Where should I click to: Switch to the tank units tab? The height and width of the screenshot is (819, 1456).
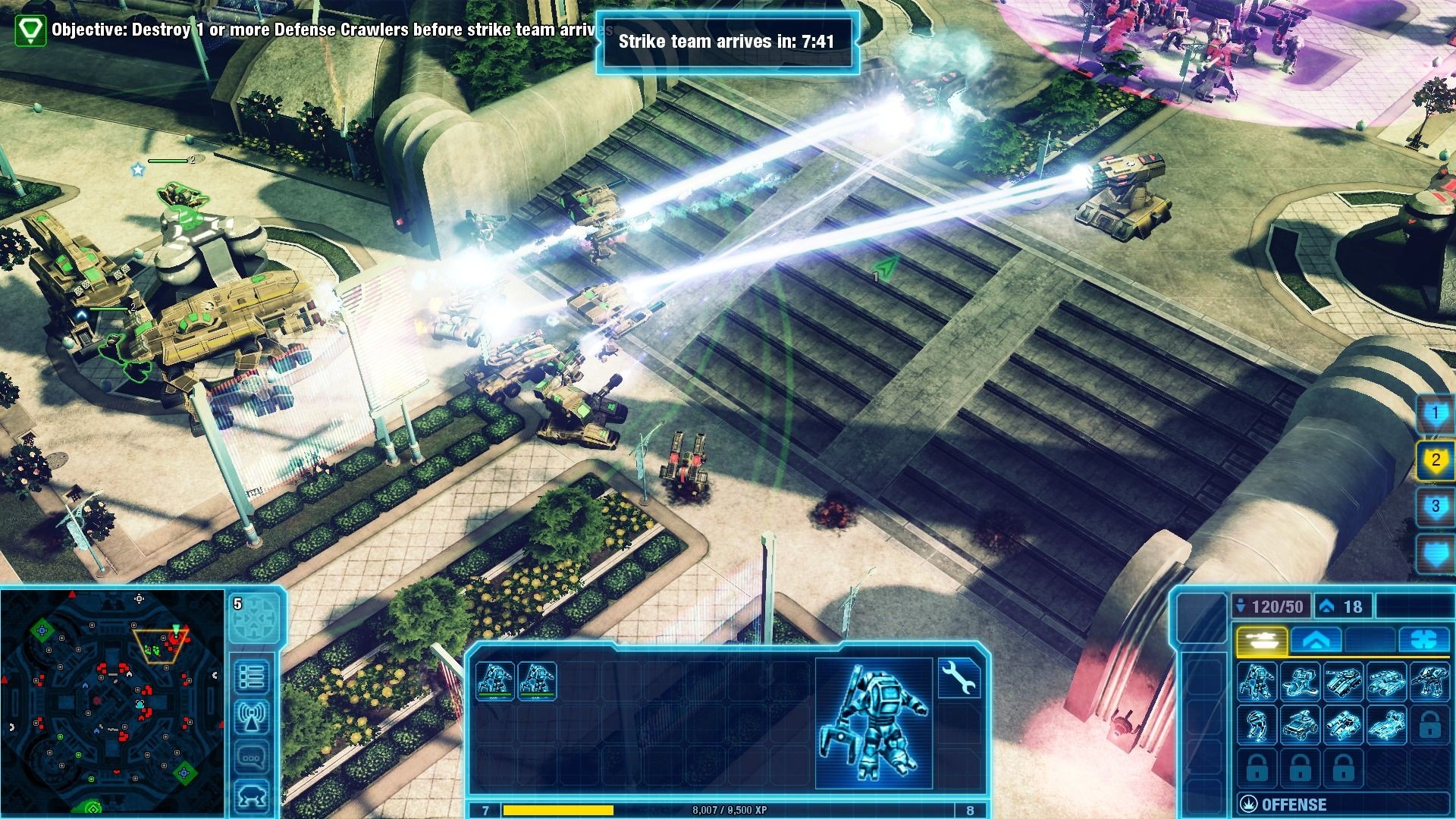1261,641
